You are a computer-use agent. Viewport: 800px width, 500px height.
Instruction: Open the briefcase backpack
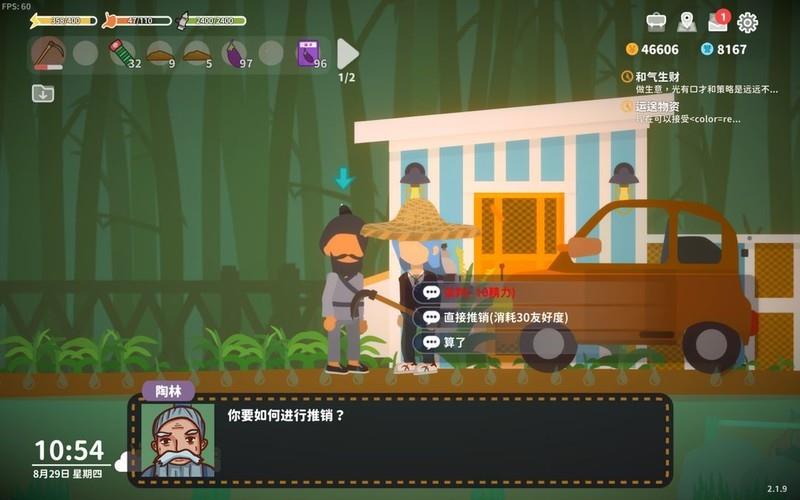point(656,22)
